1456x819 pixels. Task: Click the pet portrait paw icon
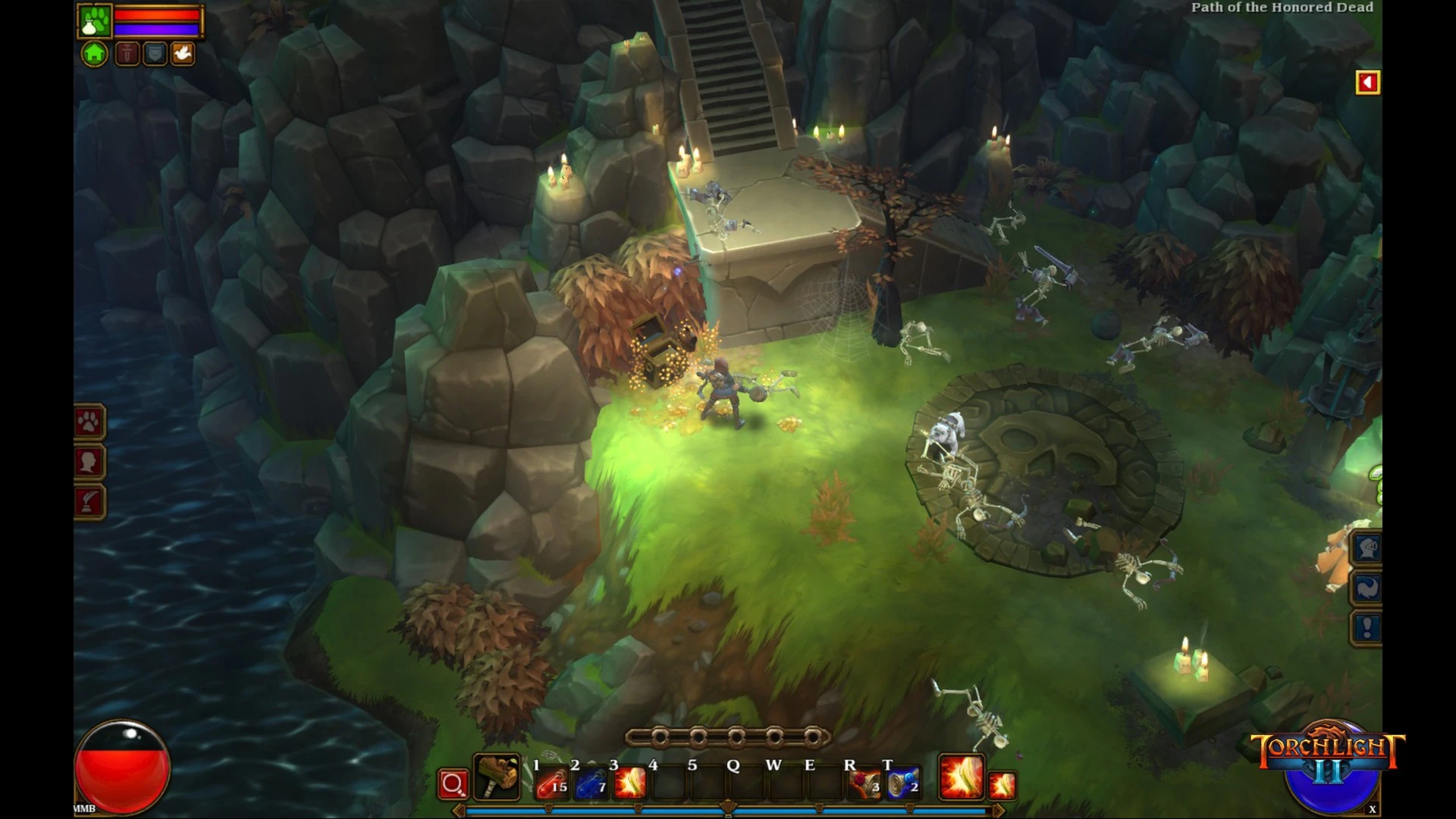click(x=96, y=20)
